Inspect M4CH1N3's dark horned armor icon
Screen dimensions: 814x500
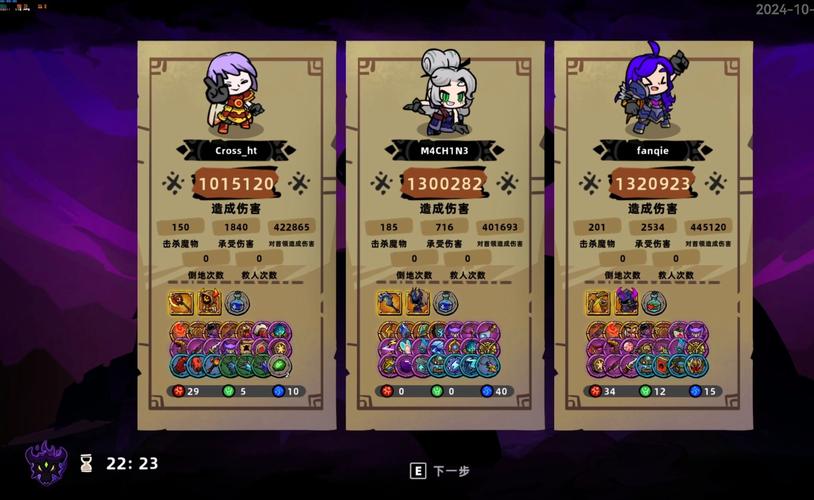417,302
